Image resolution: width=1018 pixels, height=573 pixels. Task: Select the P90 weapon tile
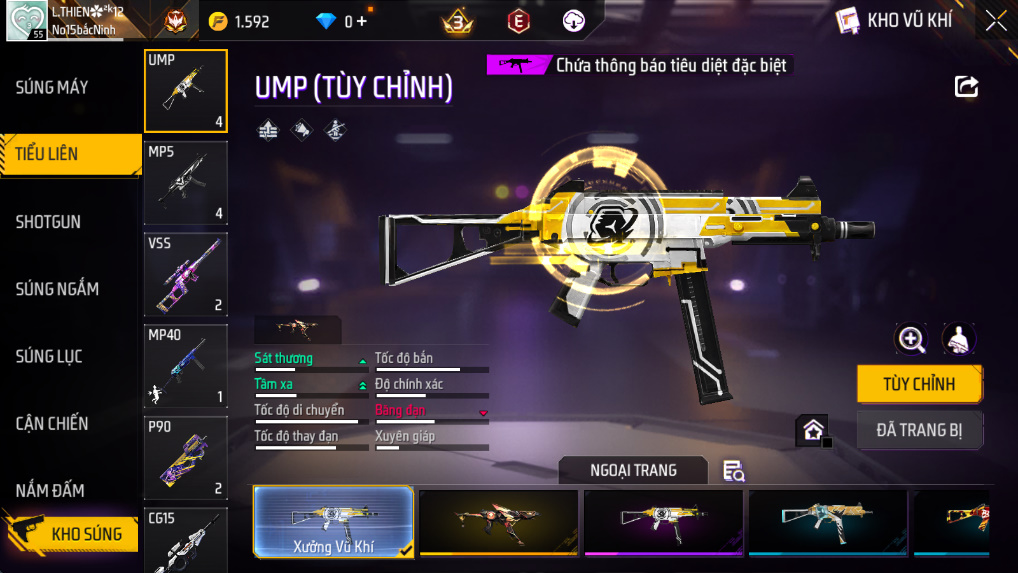coord(186,458)
